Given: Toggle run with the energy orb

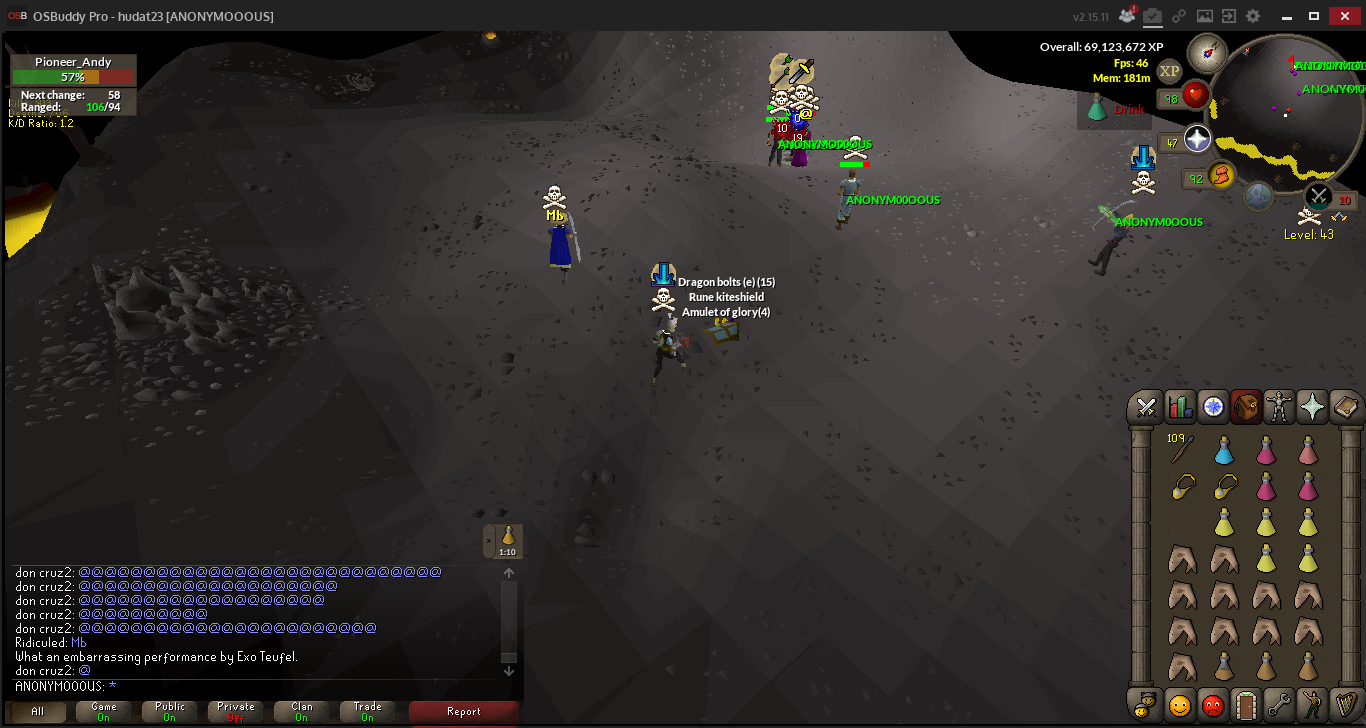Looking at the screenshot, I should (1220, 176).
